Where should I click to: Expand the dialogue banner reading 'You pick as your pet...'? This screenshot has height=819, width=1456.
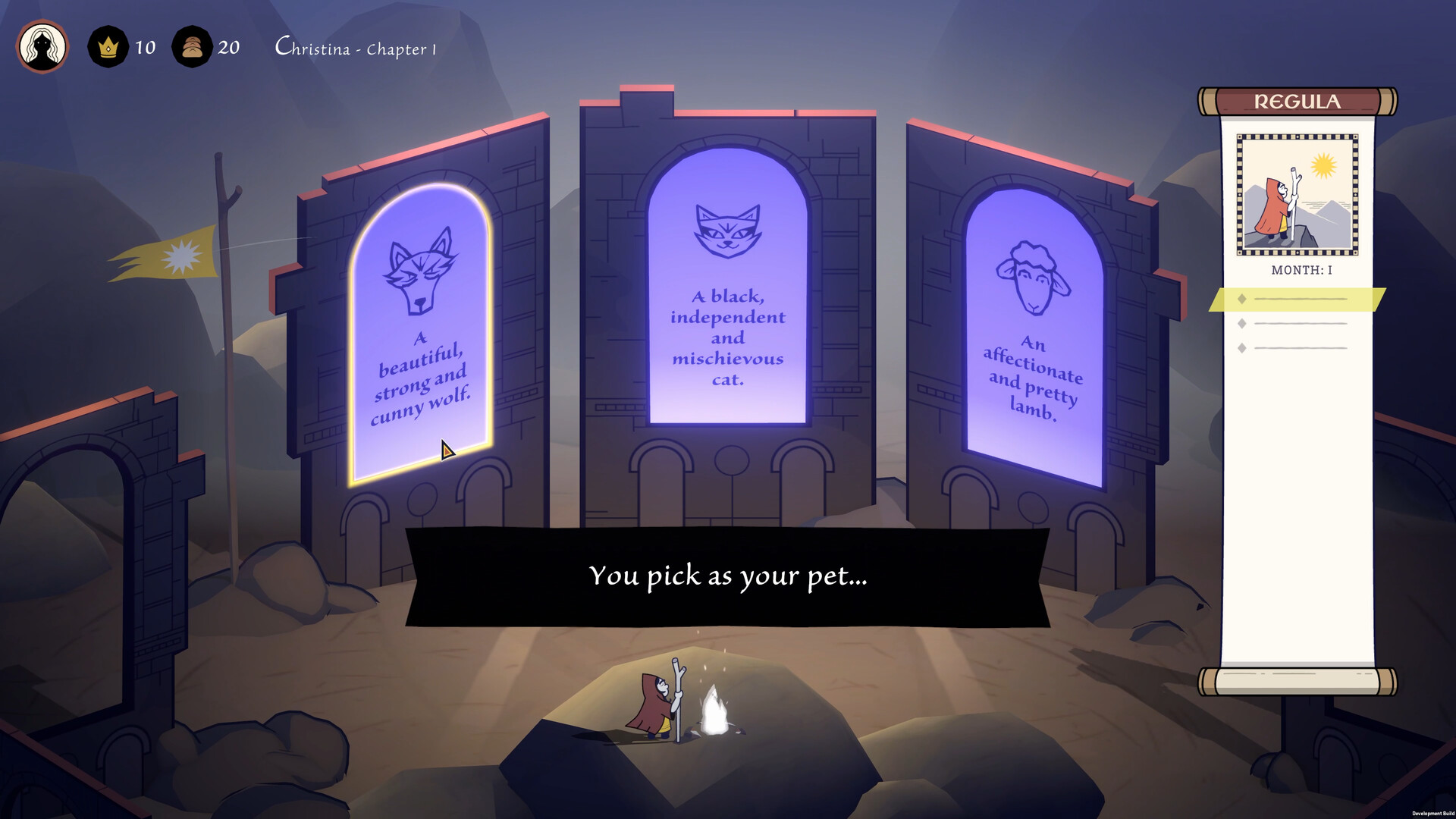[728, 576]
